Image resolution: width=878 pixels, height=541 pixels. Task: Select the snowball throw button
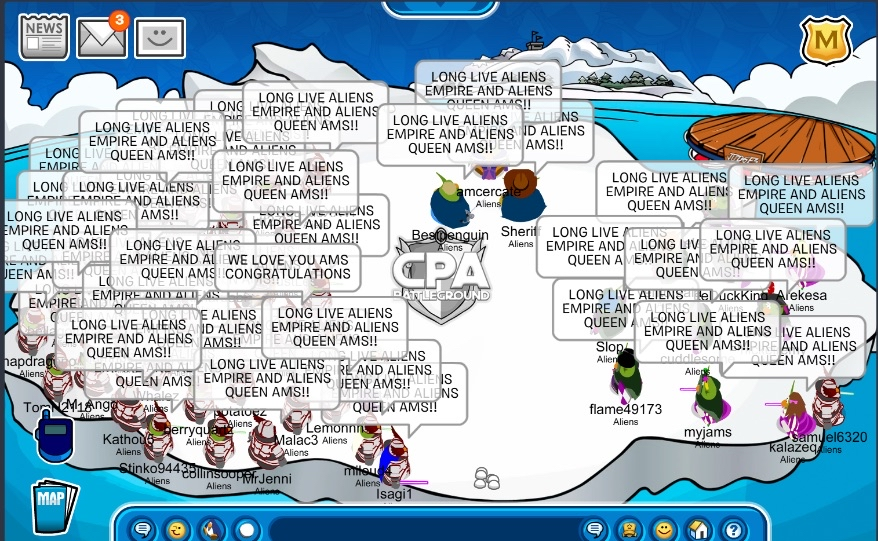[246, 529]
